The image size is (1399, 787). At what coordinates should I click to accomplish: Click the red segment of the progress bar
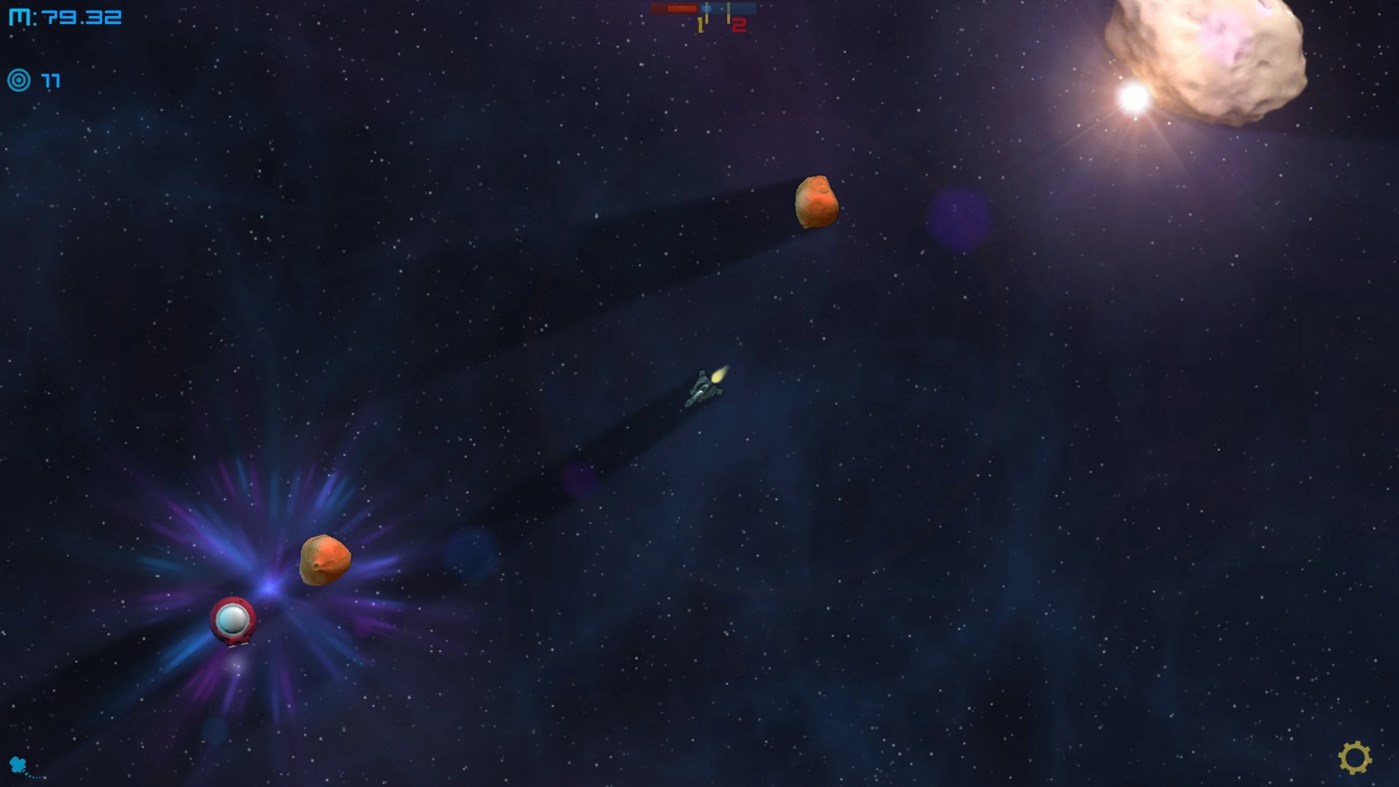[x=680, y=8]
